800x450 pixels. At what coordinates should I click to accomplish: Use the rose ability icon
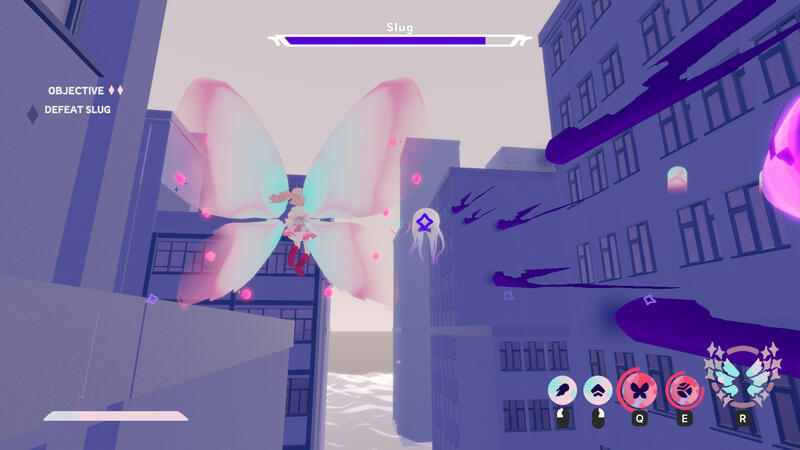[x=684, y=389]
